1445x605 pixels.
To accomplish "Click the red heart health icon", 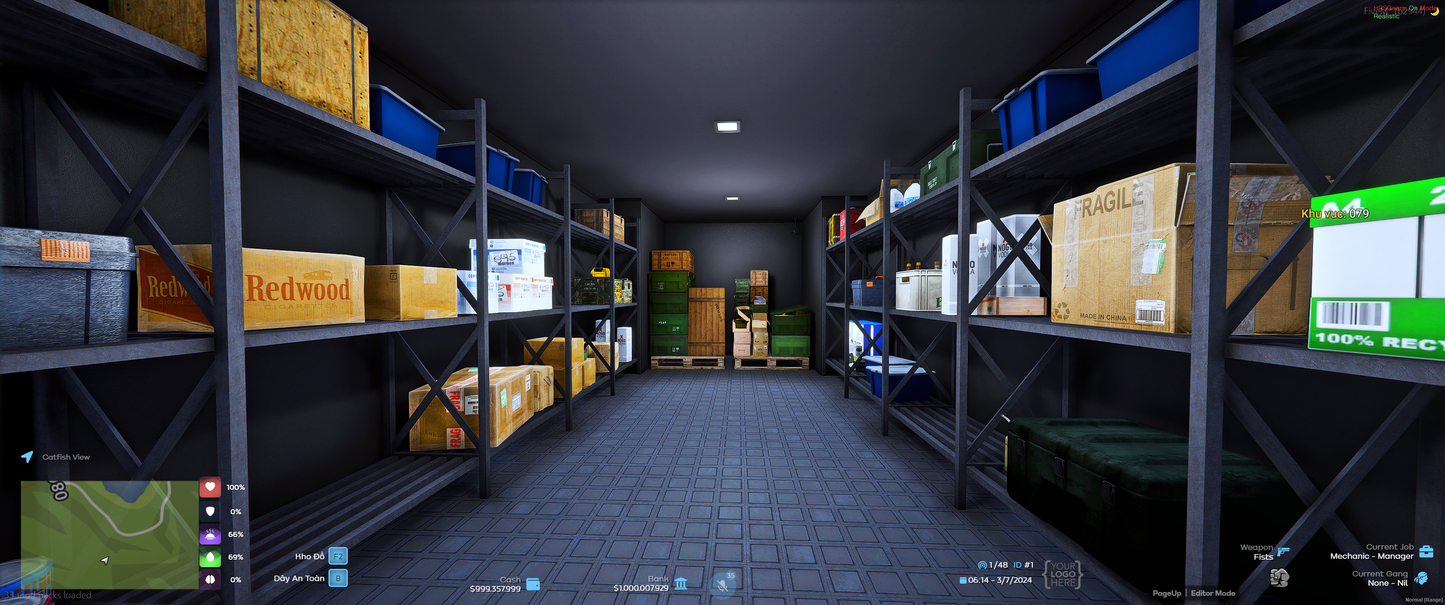I will click(x=210, y=487).
